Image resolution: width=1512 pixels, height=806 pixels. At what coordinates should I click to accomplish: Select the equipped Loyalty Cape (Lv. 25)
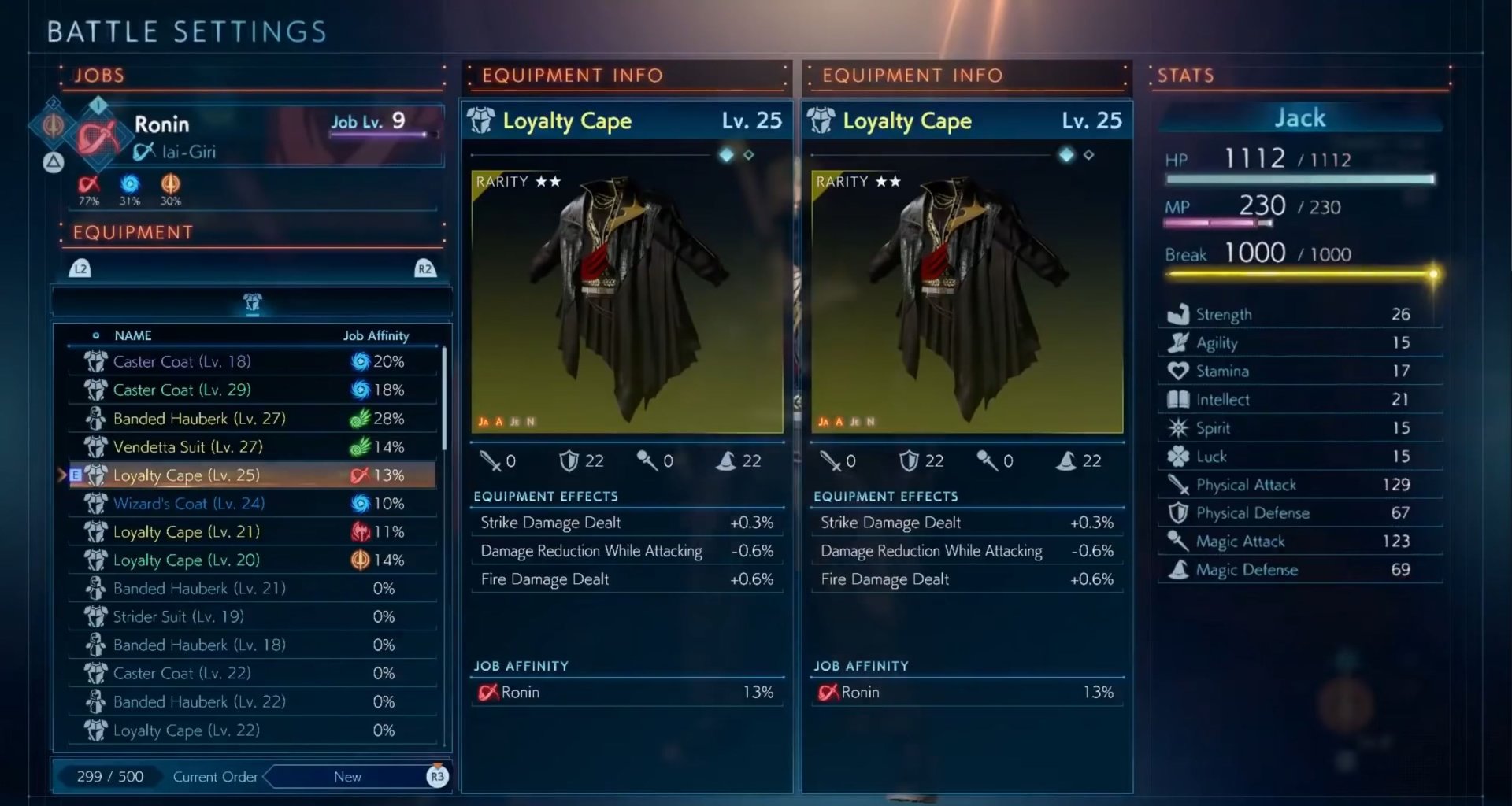tap(252, 475)
